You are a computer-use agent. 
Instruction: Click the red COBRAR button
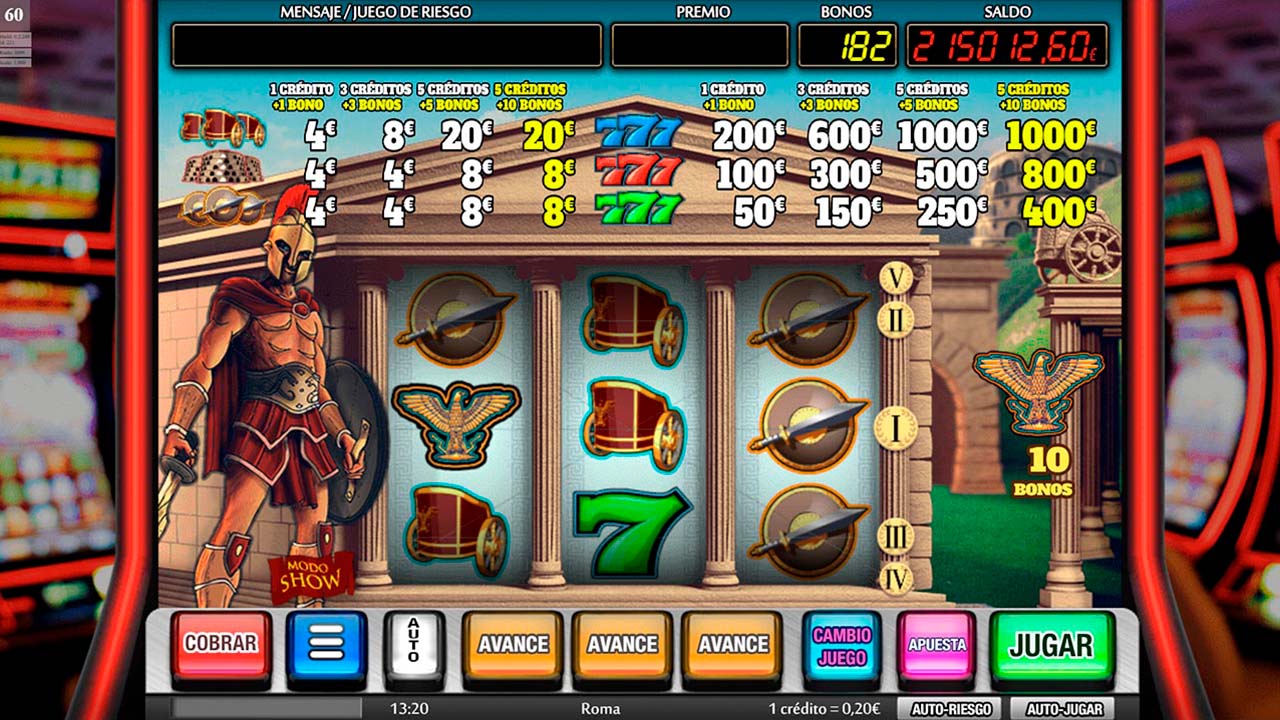pyautogui.click(x=220, y=644)
